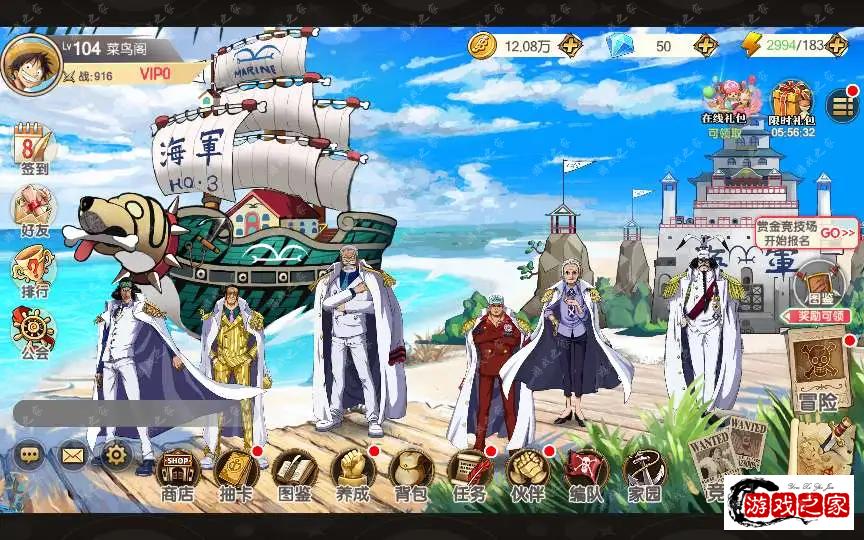
Task: Open the 好友 friends list
Action: click(33, 212)
